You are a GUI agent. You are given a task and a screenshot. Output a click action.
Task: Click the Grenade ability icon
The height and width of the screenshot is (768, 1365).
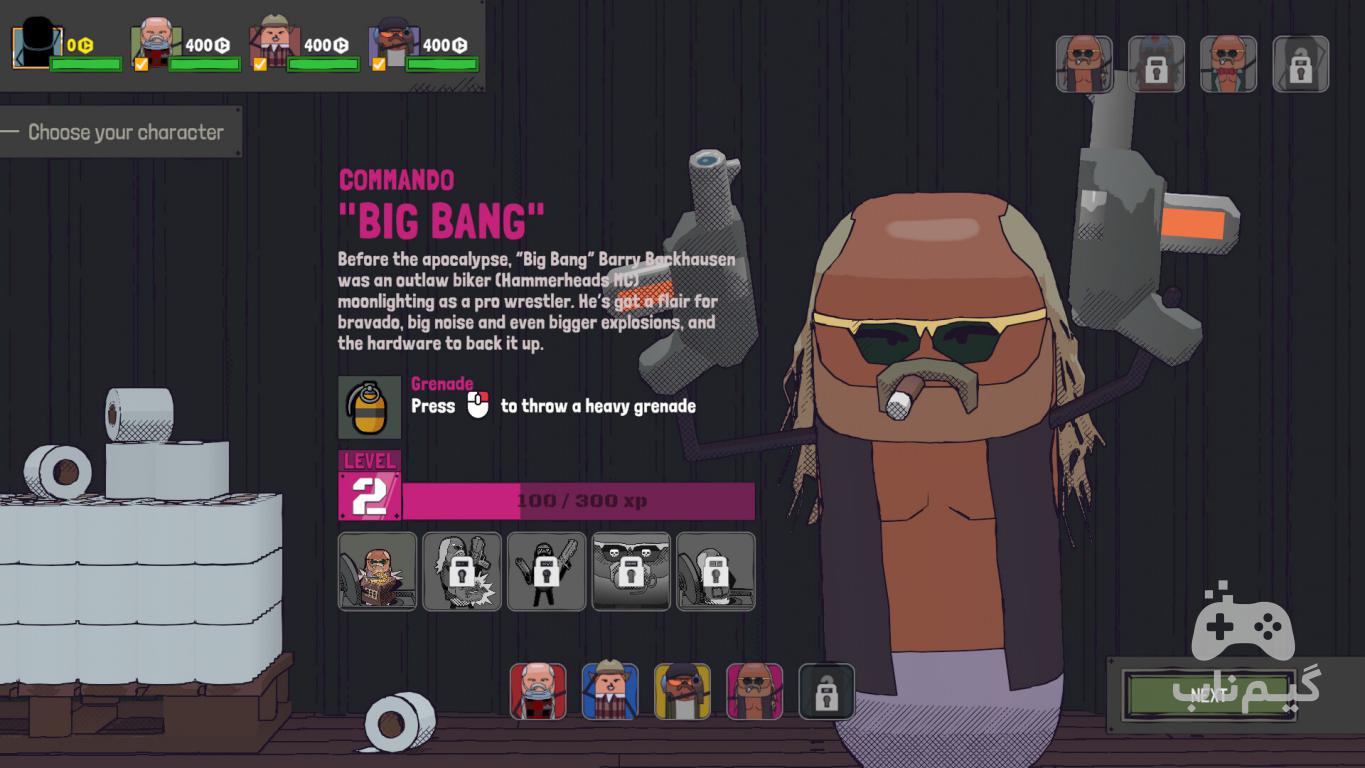pyautogui.click(x=369, y=407)
